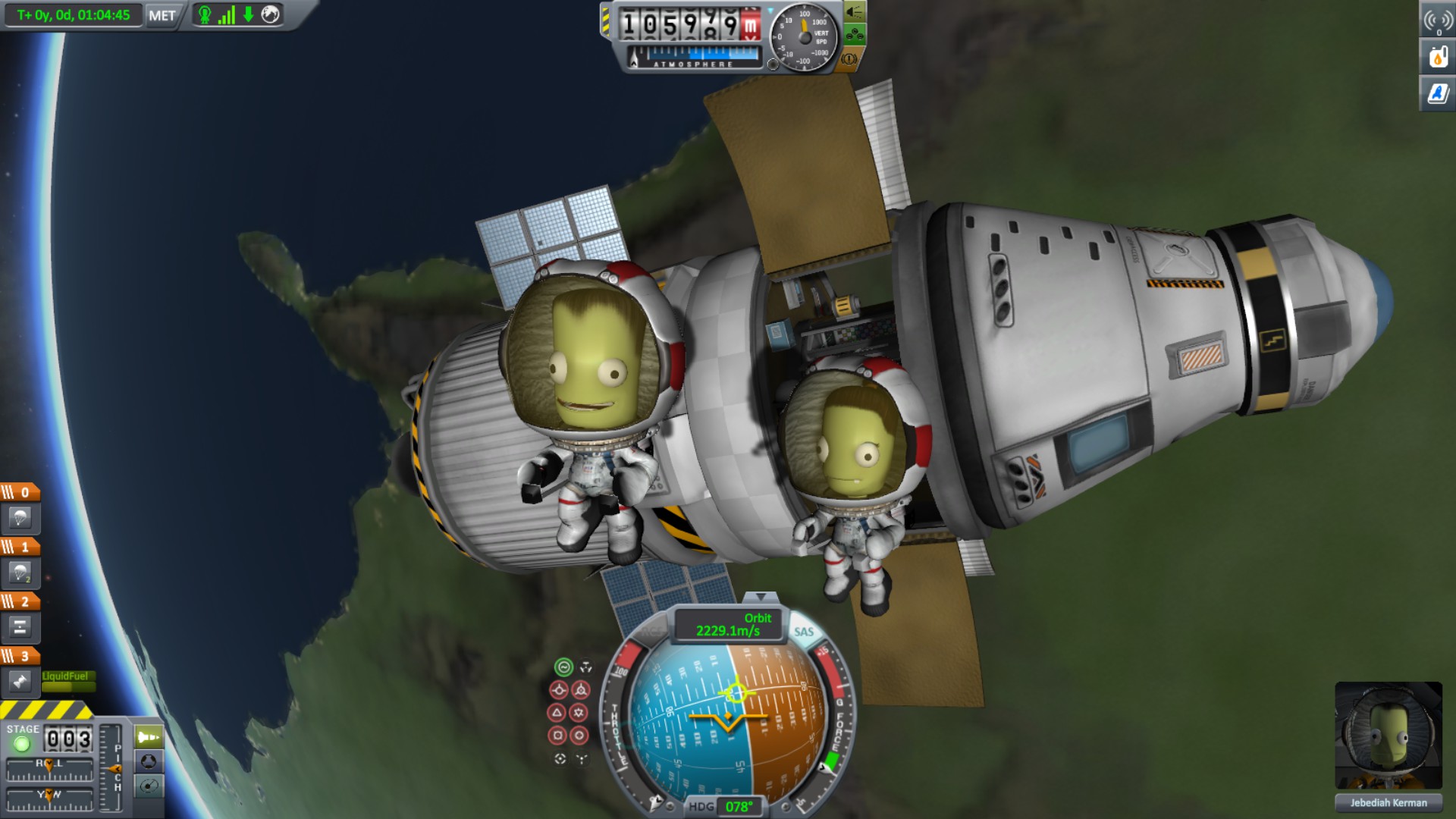Toggle the RCS button on the navball
Image resolution: width=1456 pixels, height=819 pixels.
point(651,632)
